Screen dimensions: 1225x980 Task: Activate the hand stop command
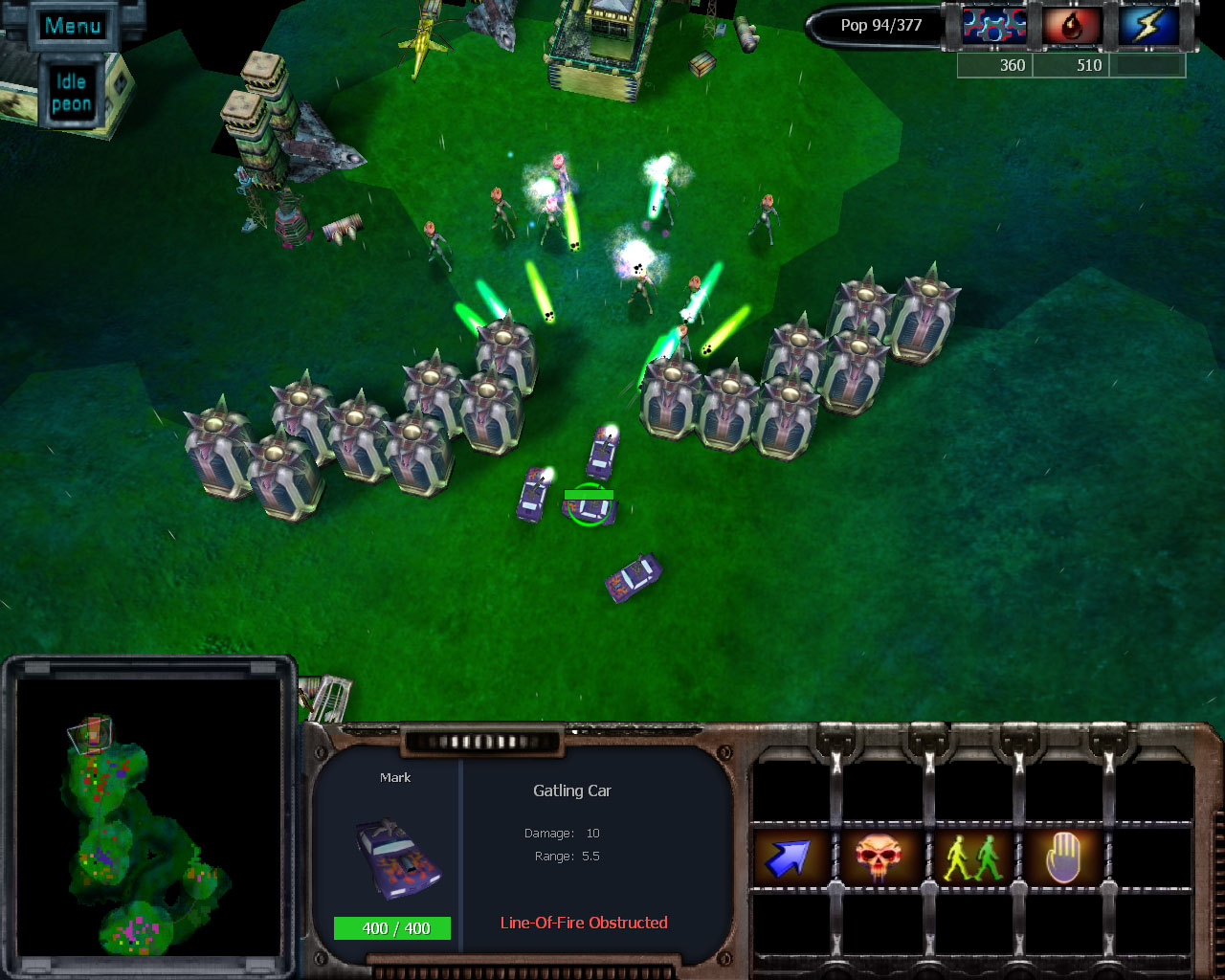pyautogui.click(x=1062, y=857)
